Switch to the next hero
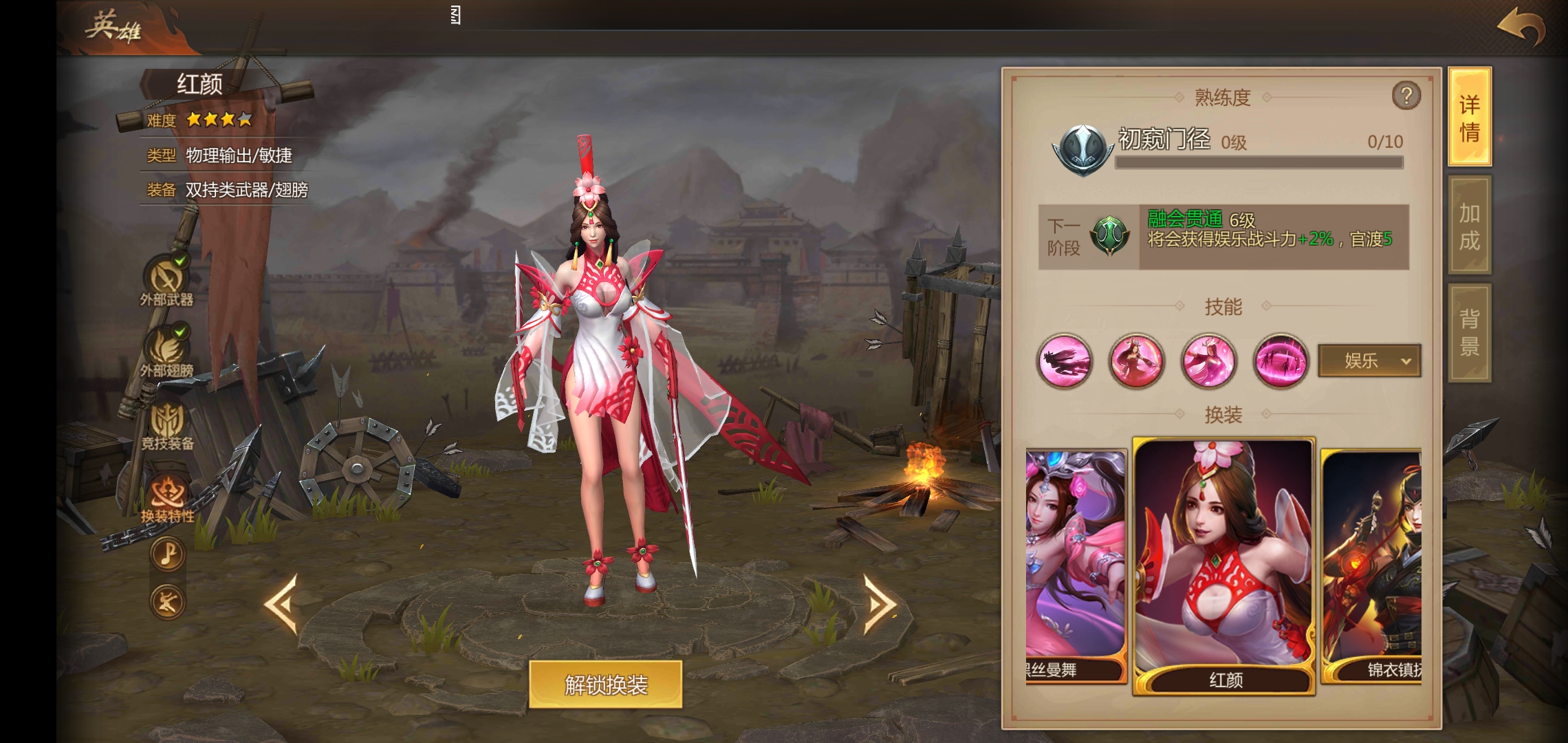 click(880, 603)
